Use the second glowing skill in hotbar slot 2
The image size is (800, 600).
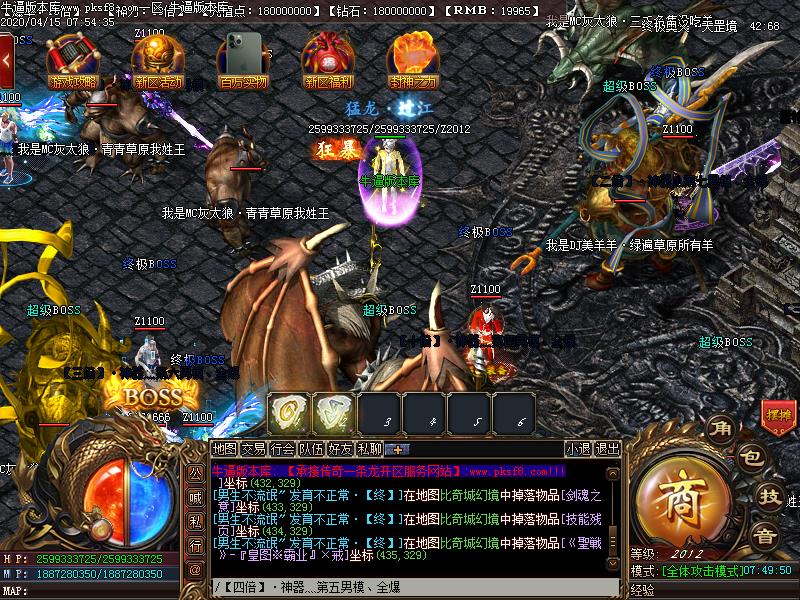click(334, 413)
